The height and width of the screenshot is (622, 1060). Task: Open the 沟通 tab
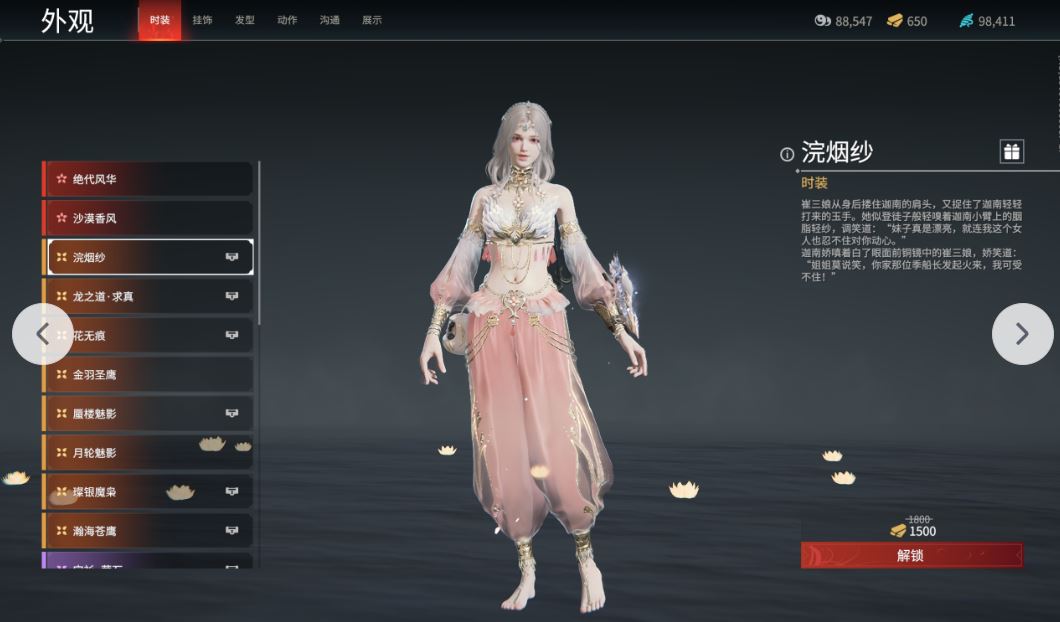(330, 20)
